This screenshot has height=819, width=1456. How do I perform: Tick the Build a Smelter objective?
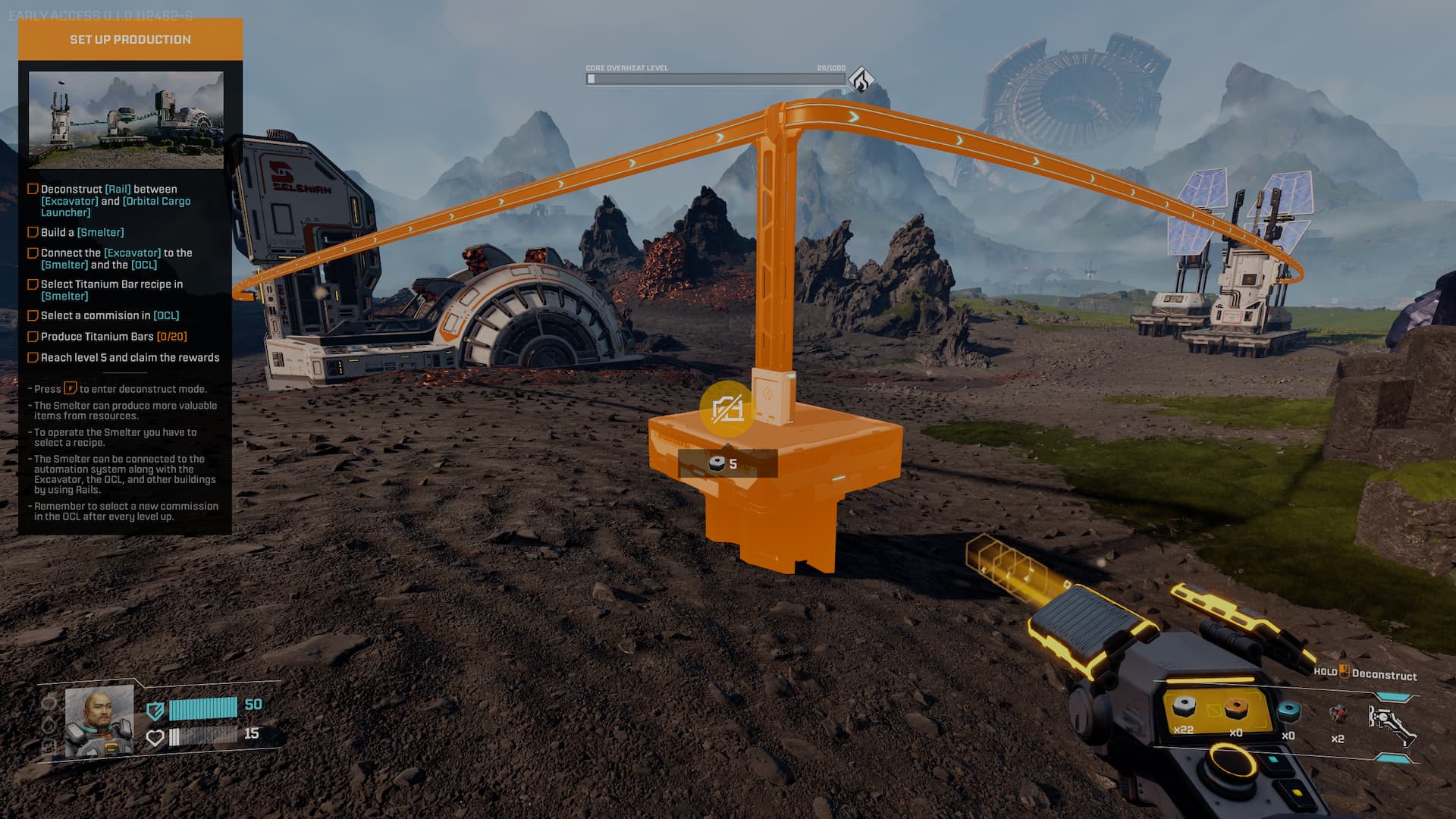[33, 232]
